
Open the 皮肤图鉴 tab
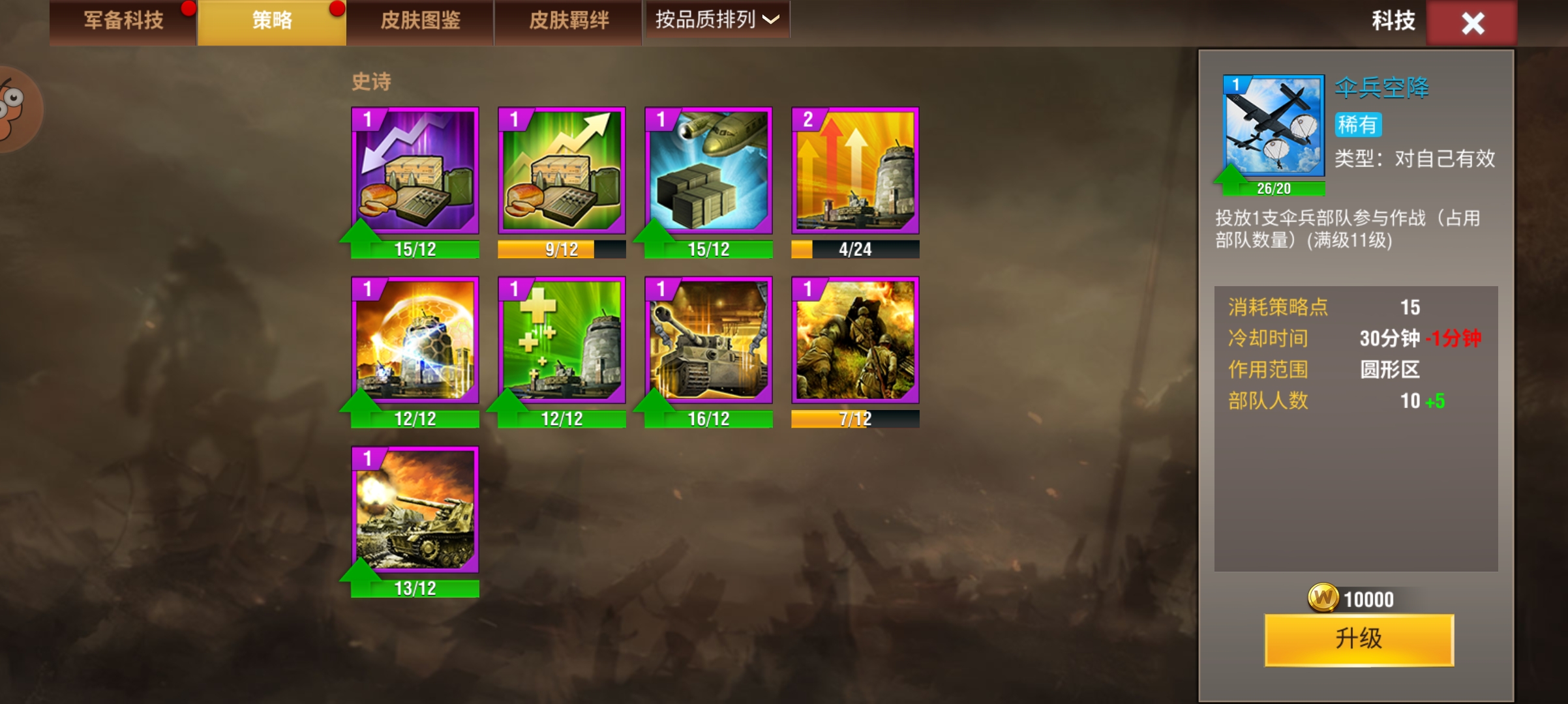point(420,20)
